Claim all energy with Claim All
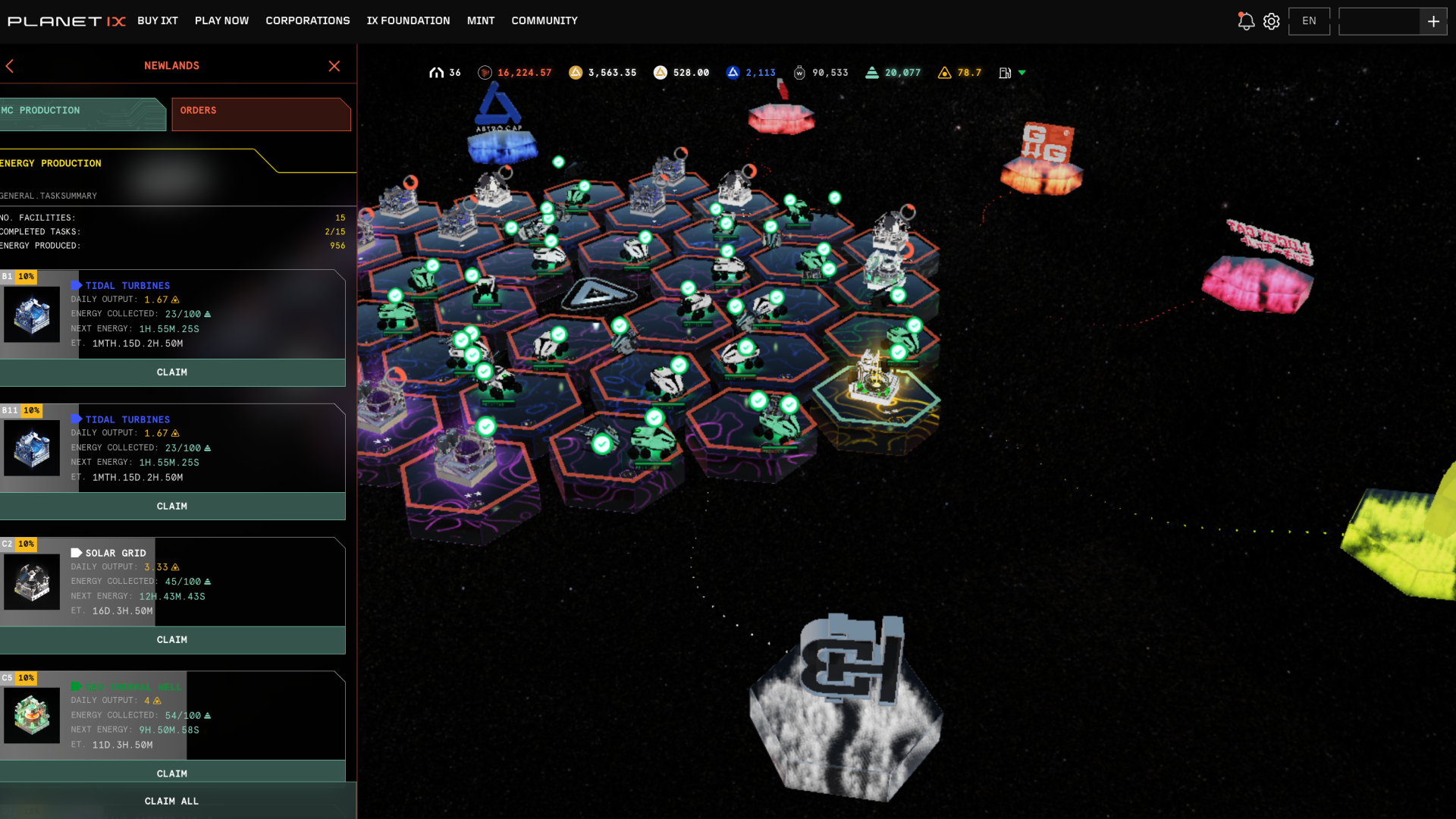Image resolution: width=1456 pixels, height=819 pixels. point(172,802)
